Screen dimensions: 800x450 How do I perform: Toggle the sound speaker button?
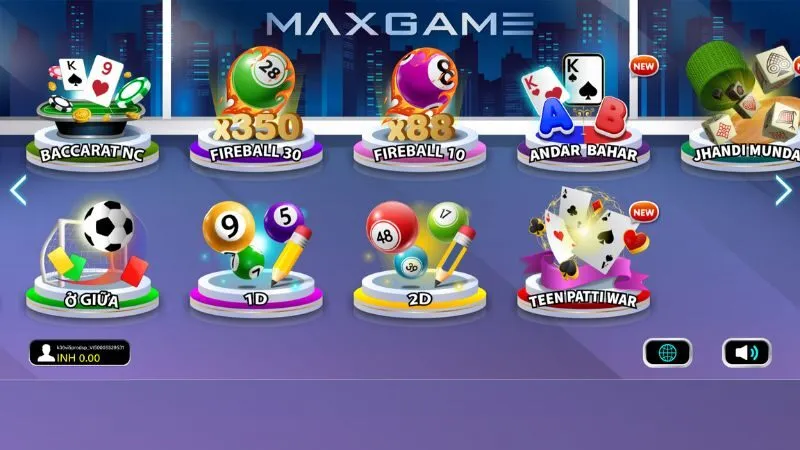click(746, 352)
